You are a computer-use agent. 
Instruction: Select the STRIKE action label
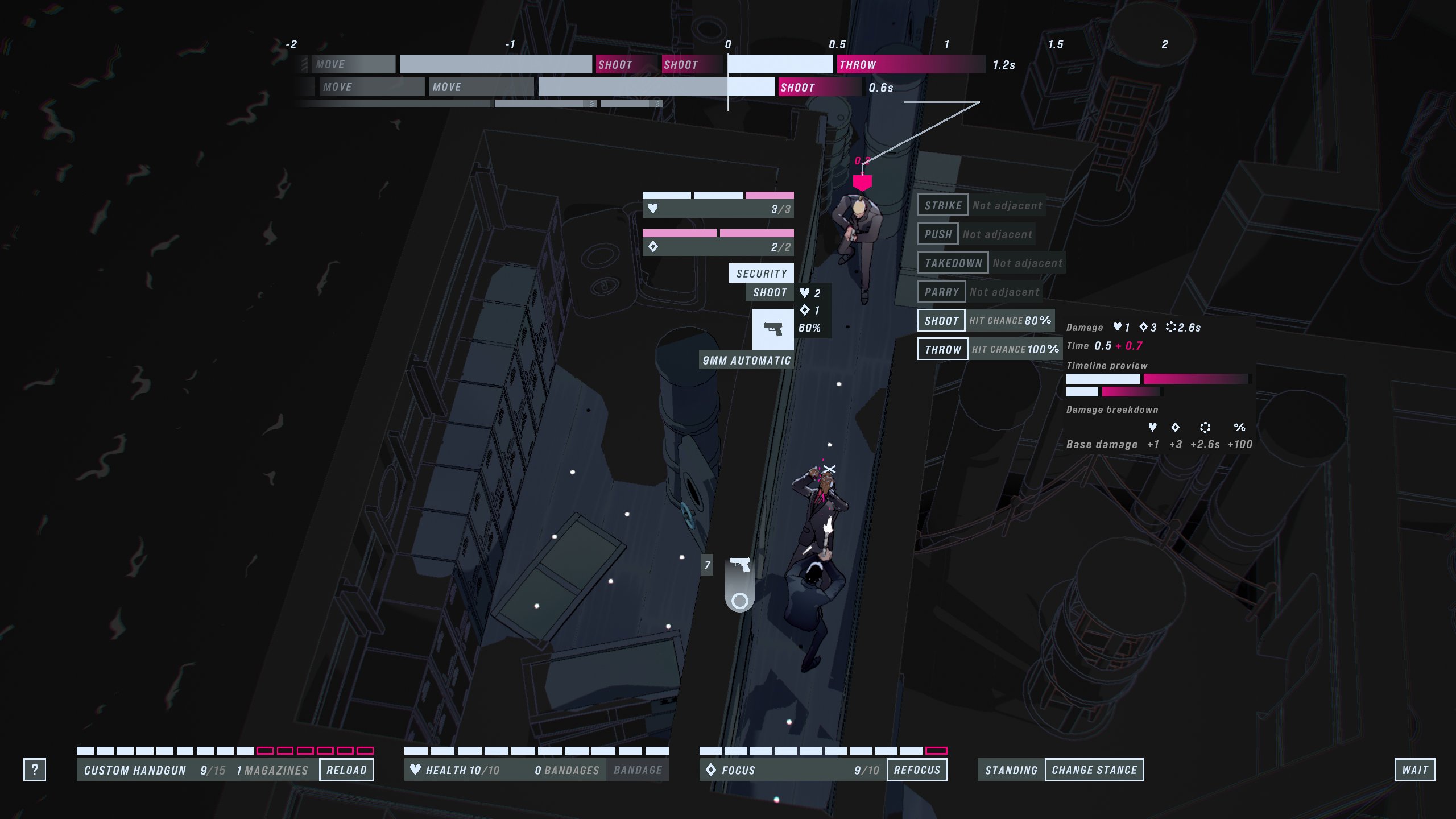coord(944,205)
